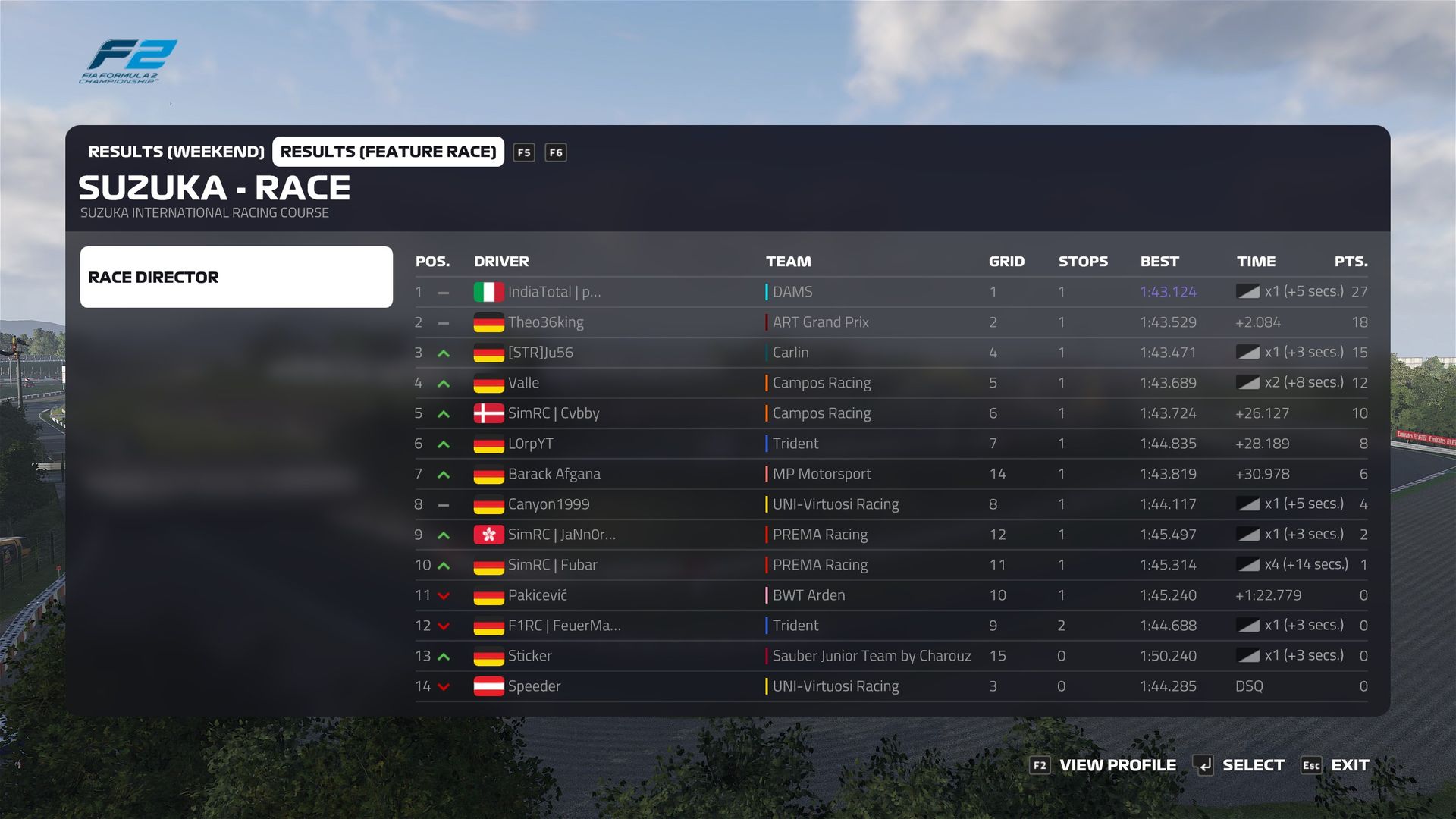Select the Sticker driver row
This screenshot has width=1456, height=819.
click(x=530, y=656)
